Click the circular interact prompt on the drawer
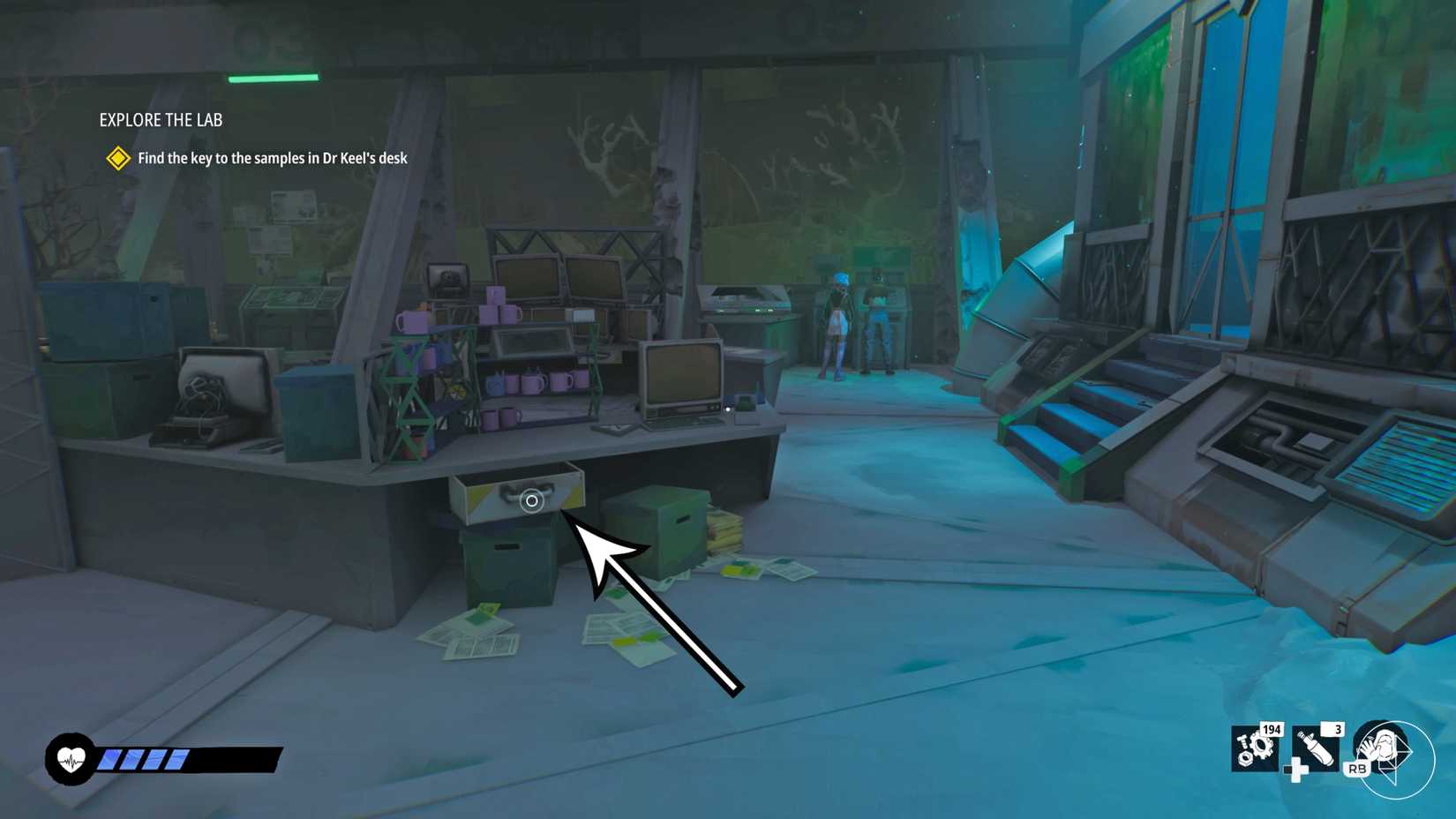1456x819 pixels. [x=531, y=500]
